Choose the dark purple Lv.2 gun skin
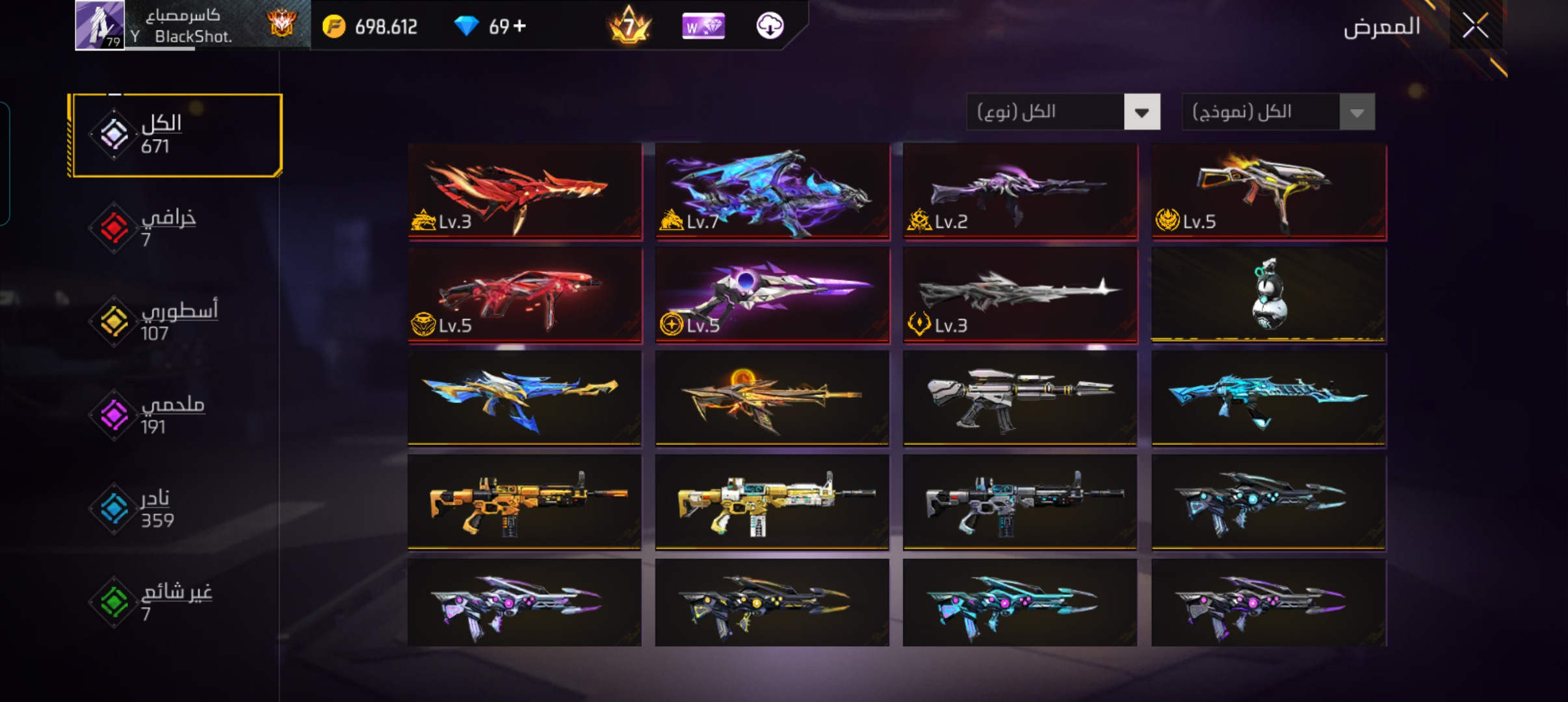1568x702 pixels. click(x=1020, y=191)
